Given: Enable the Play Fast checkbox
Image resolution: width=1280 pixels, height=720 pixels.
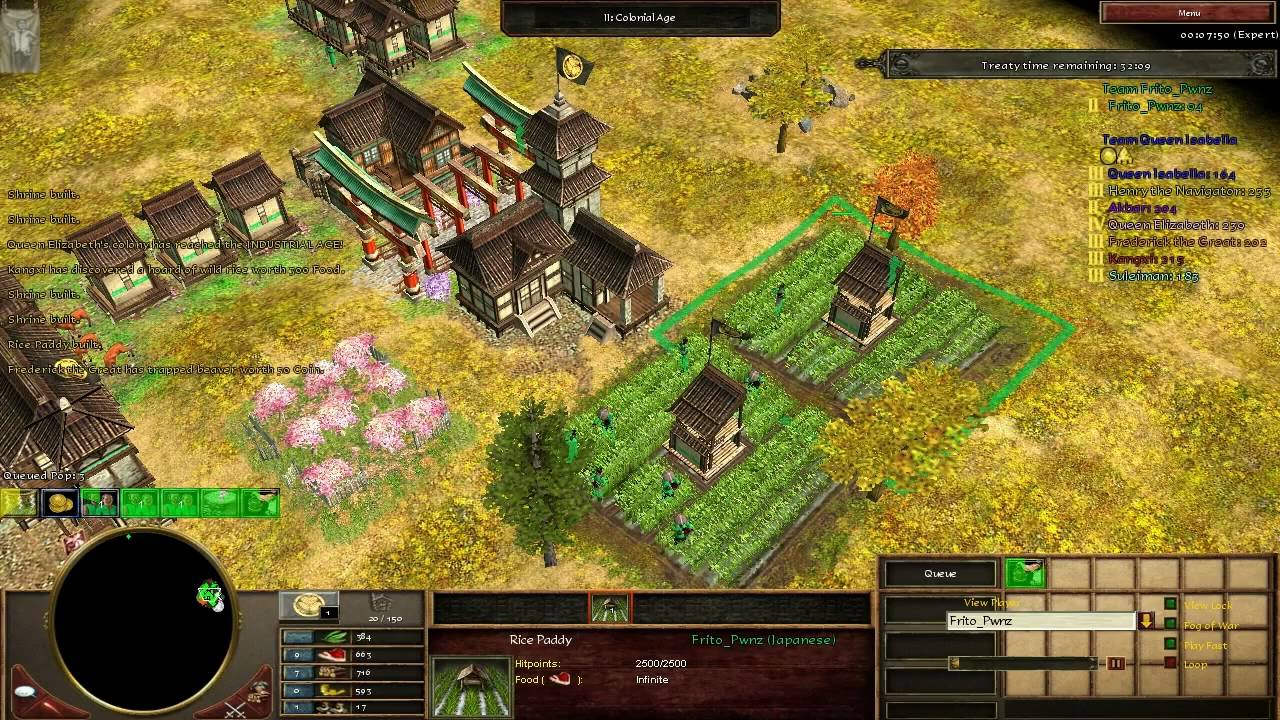Looking at the screenshot, I should [x=1170, y=645].
